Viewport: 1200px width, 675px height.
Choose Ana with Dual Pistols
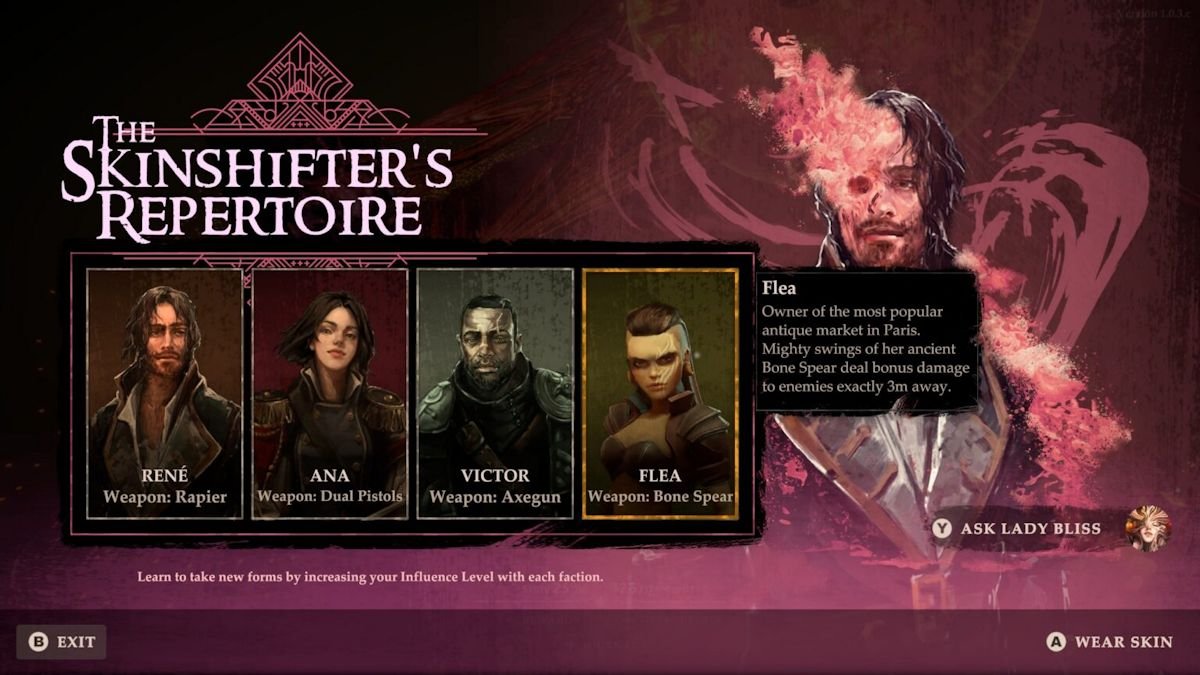[x=330, y=393]
